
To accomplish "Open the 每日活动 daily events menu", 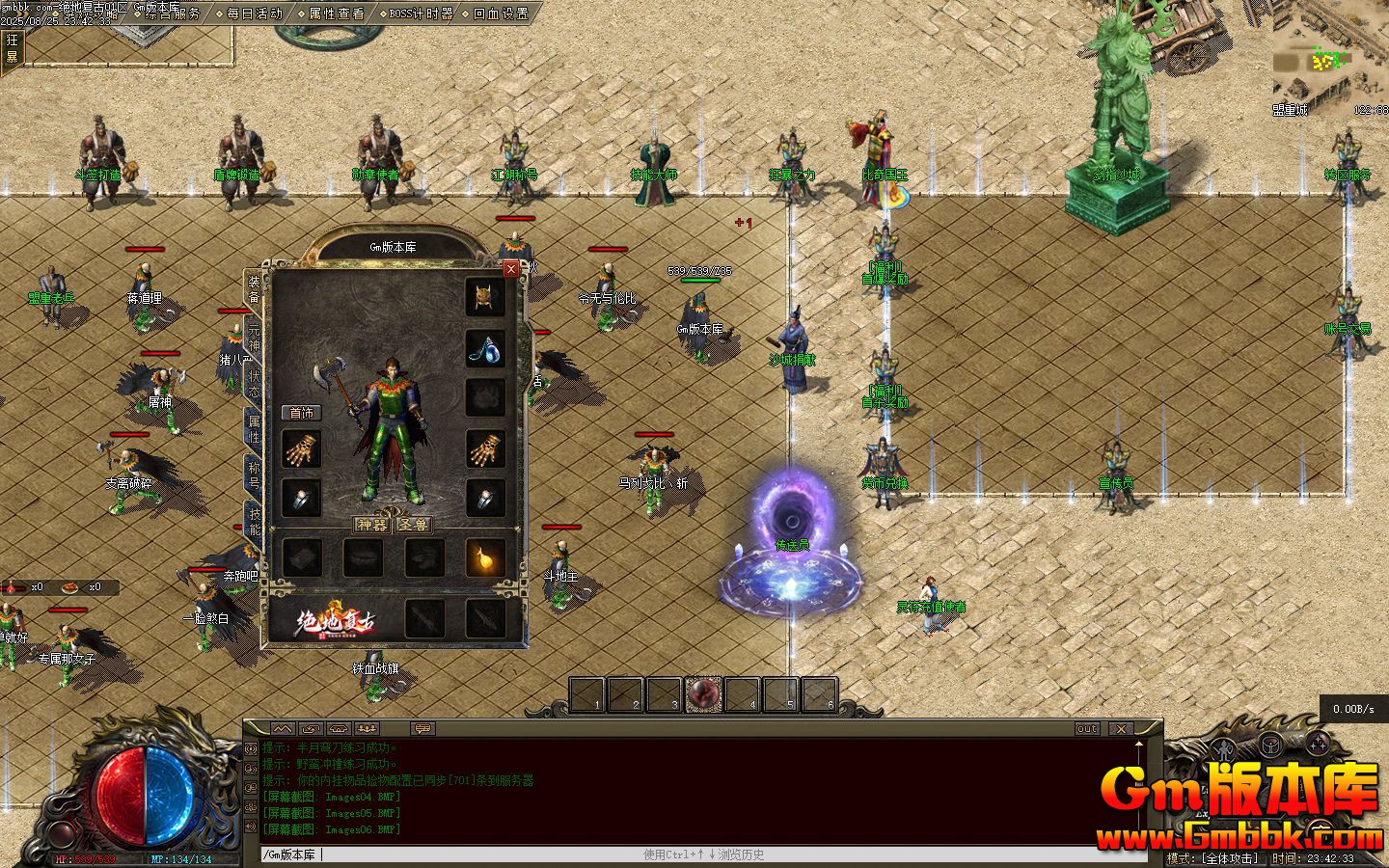I will [x=255, y=14].
